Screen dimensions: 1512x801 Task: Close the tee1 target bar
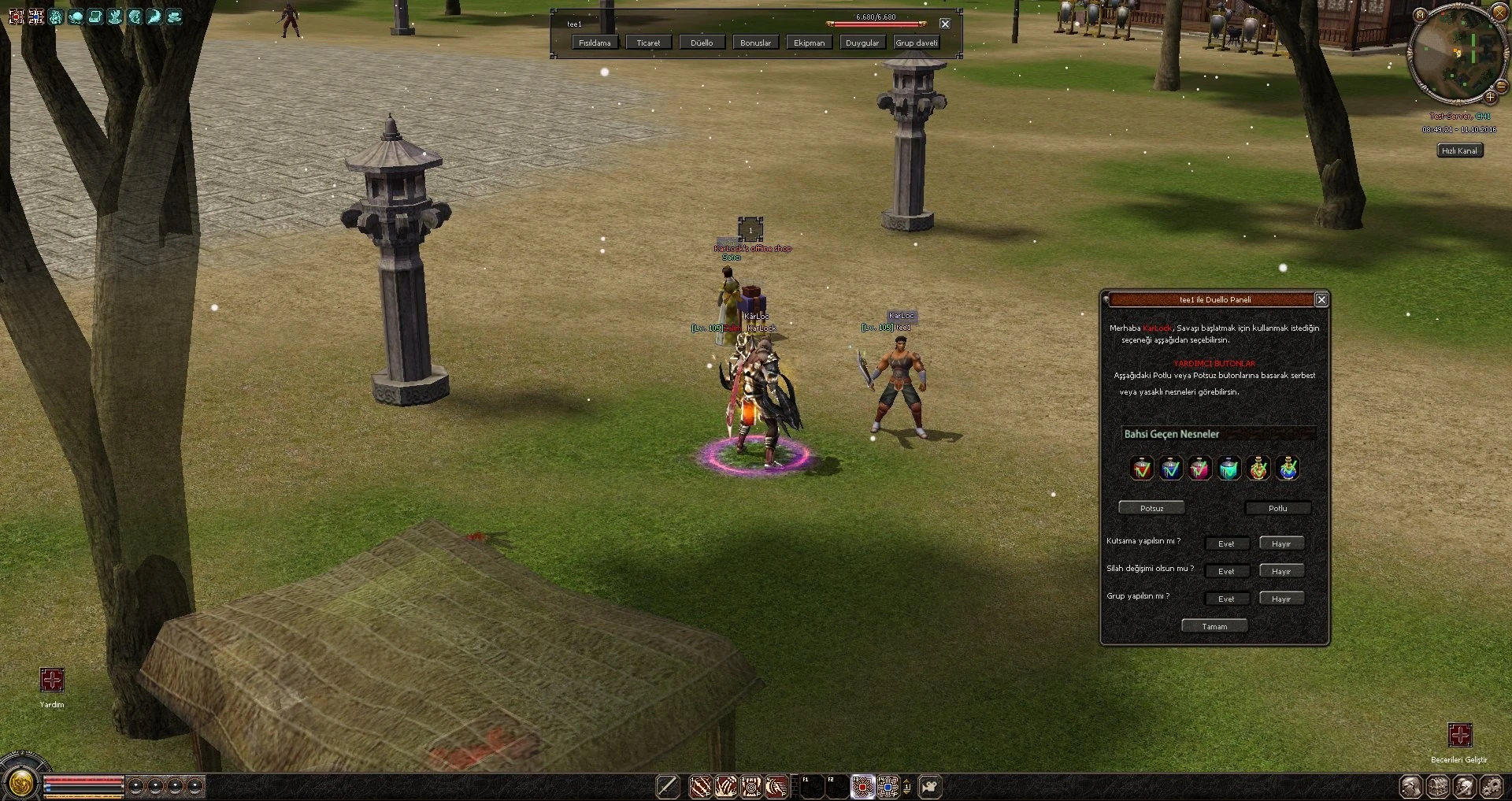tap(945, 24)
